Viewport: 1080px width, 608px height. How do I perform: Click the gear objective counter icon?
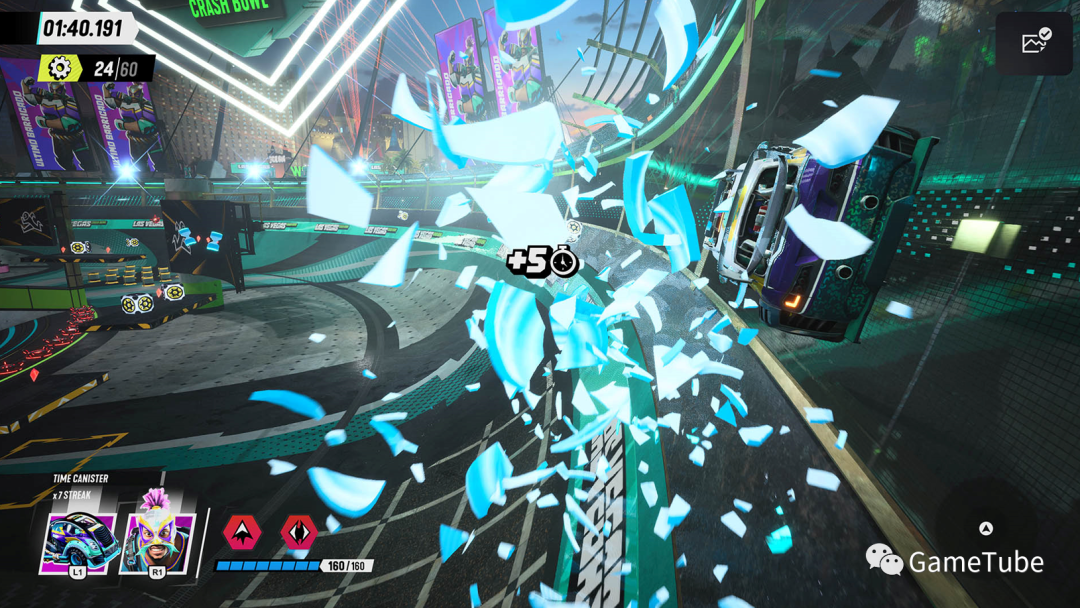pos(61,68)
